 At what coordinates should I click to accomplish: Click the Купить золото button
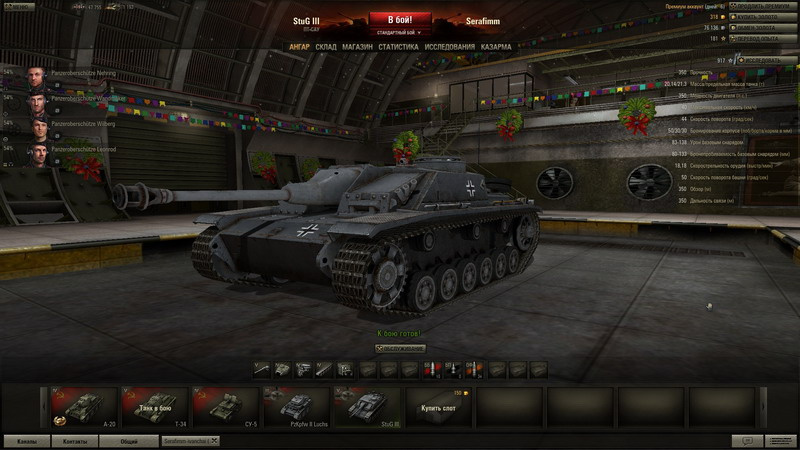pos(762,17)
